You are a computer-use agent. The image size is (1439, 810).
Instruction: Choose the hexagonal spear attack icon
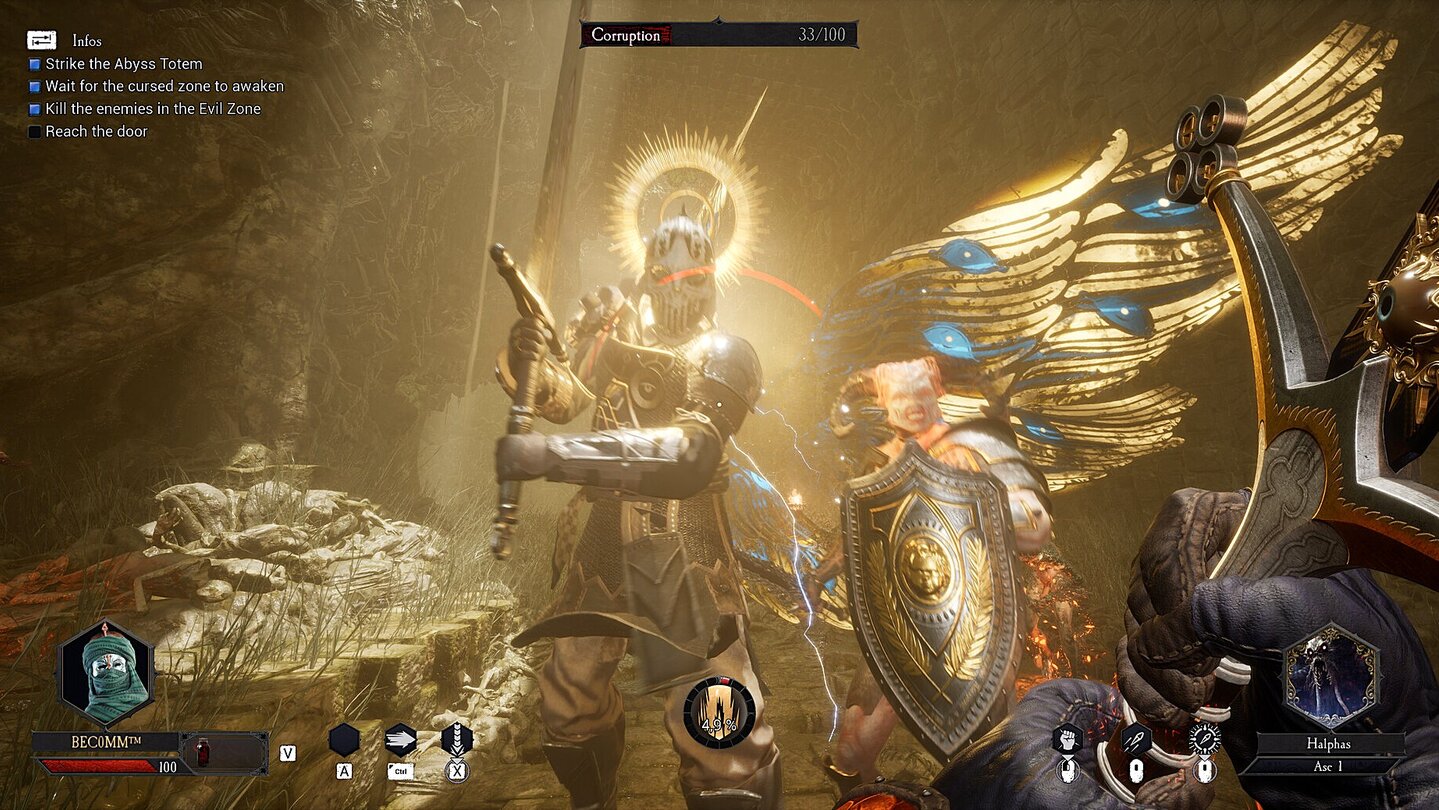[1135, 739]
